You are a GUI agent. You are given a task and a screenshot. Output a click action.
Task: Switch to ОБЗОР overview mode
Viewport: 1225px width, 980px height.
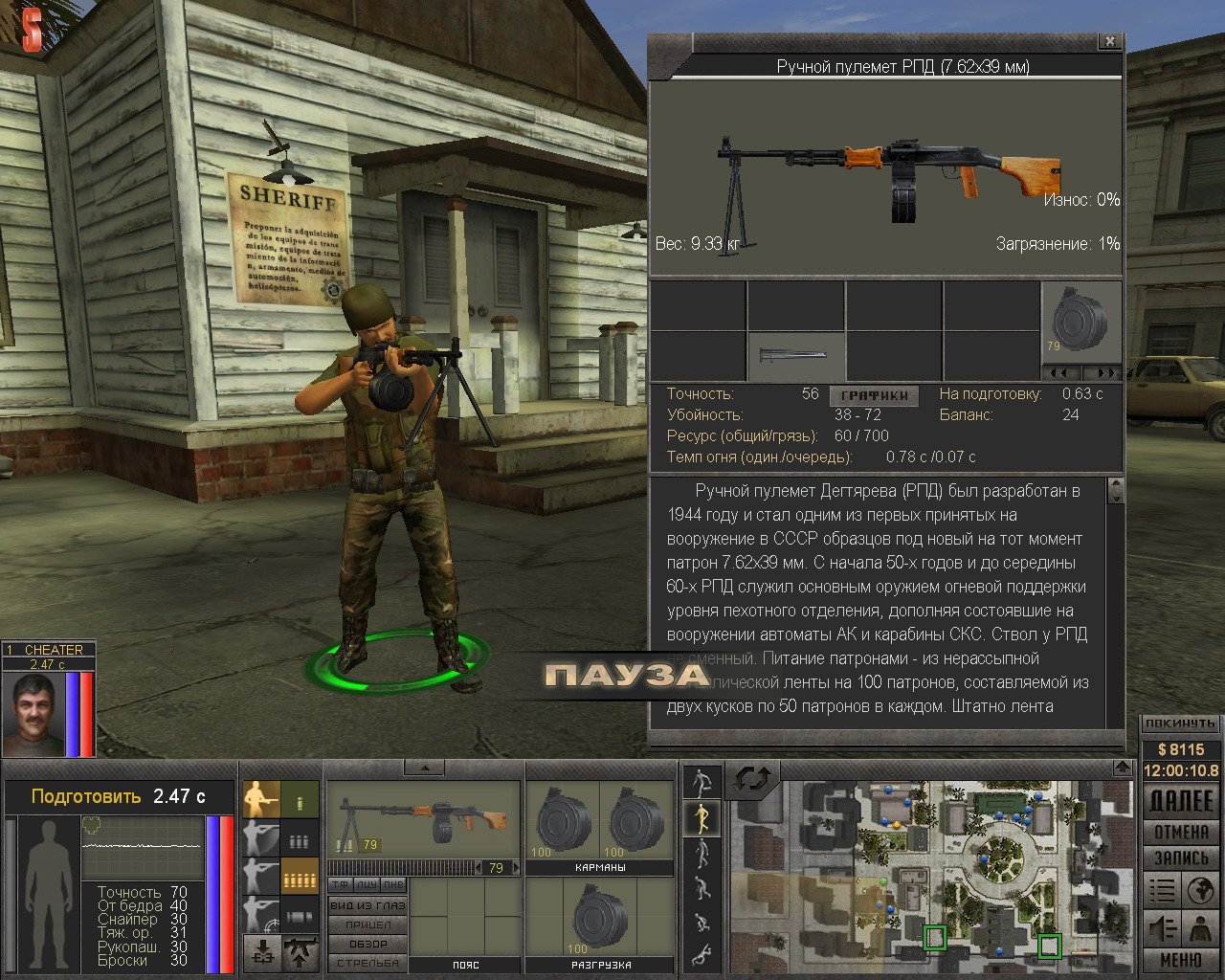(x=367, y=945)
